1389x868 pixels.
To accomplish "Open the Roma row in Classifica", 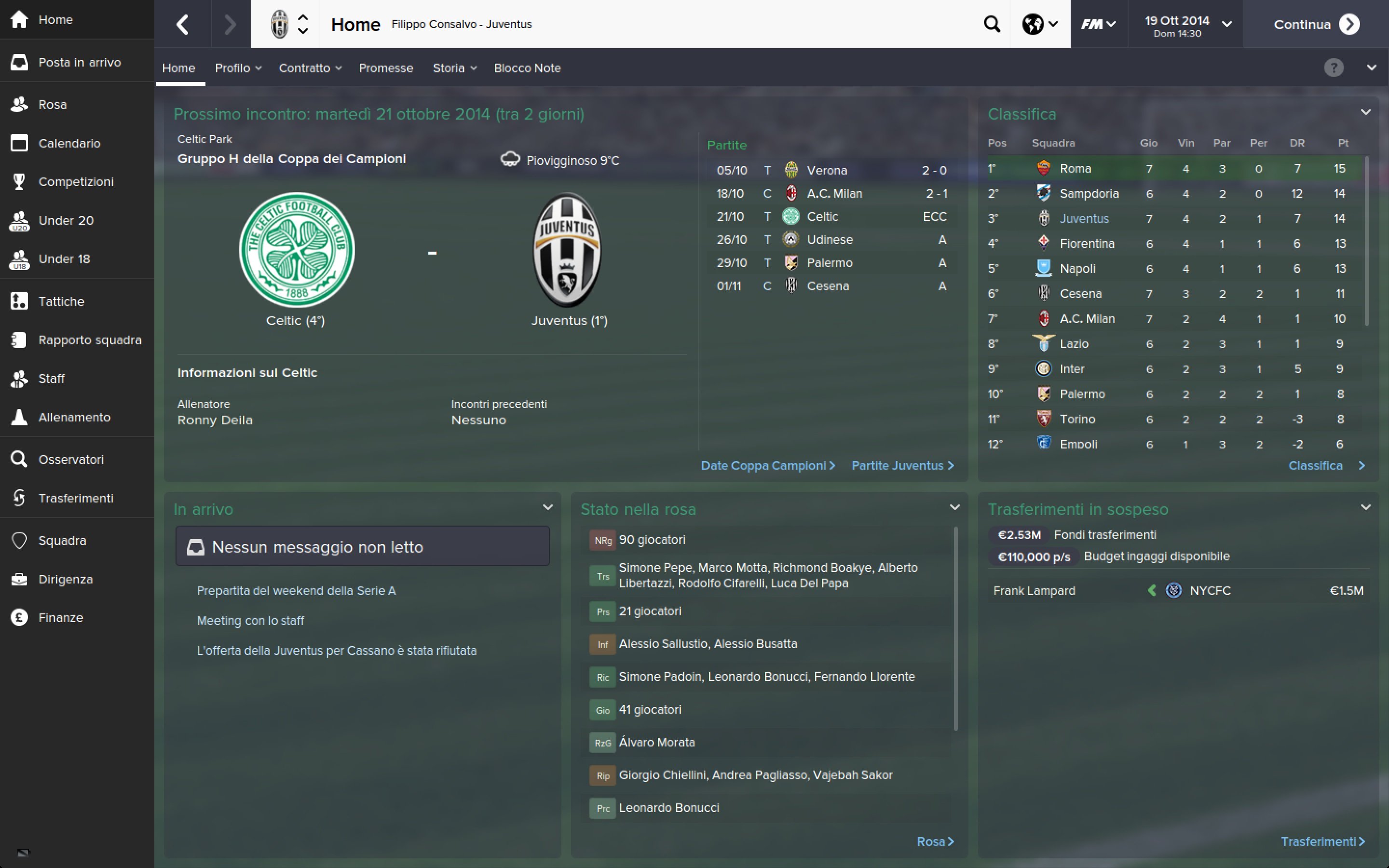I will point(1075,168).
